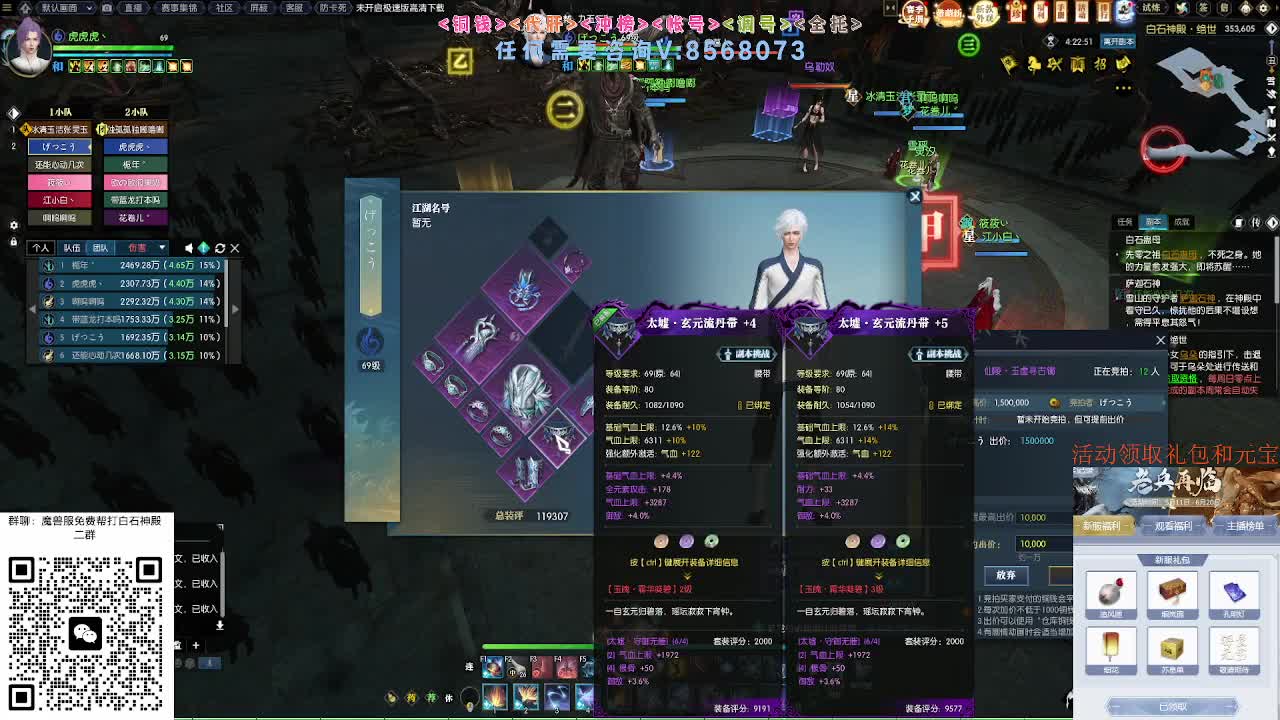1280x720 pixels.
Task: Click the 已领取 button under gift packs
Action: point(1174,706)
